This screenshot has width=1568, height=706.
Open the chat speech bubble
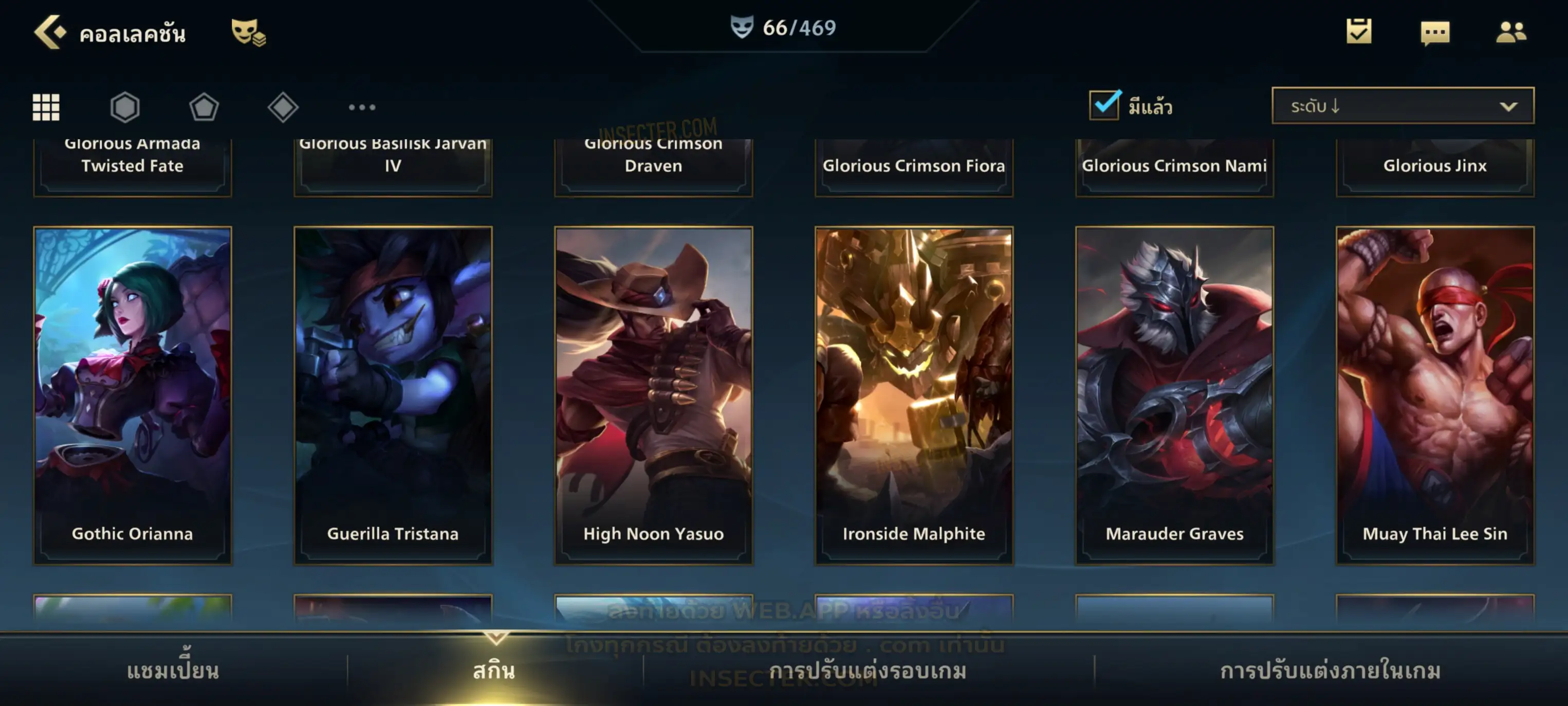click(1434, 32)
